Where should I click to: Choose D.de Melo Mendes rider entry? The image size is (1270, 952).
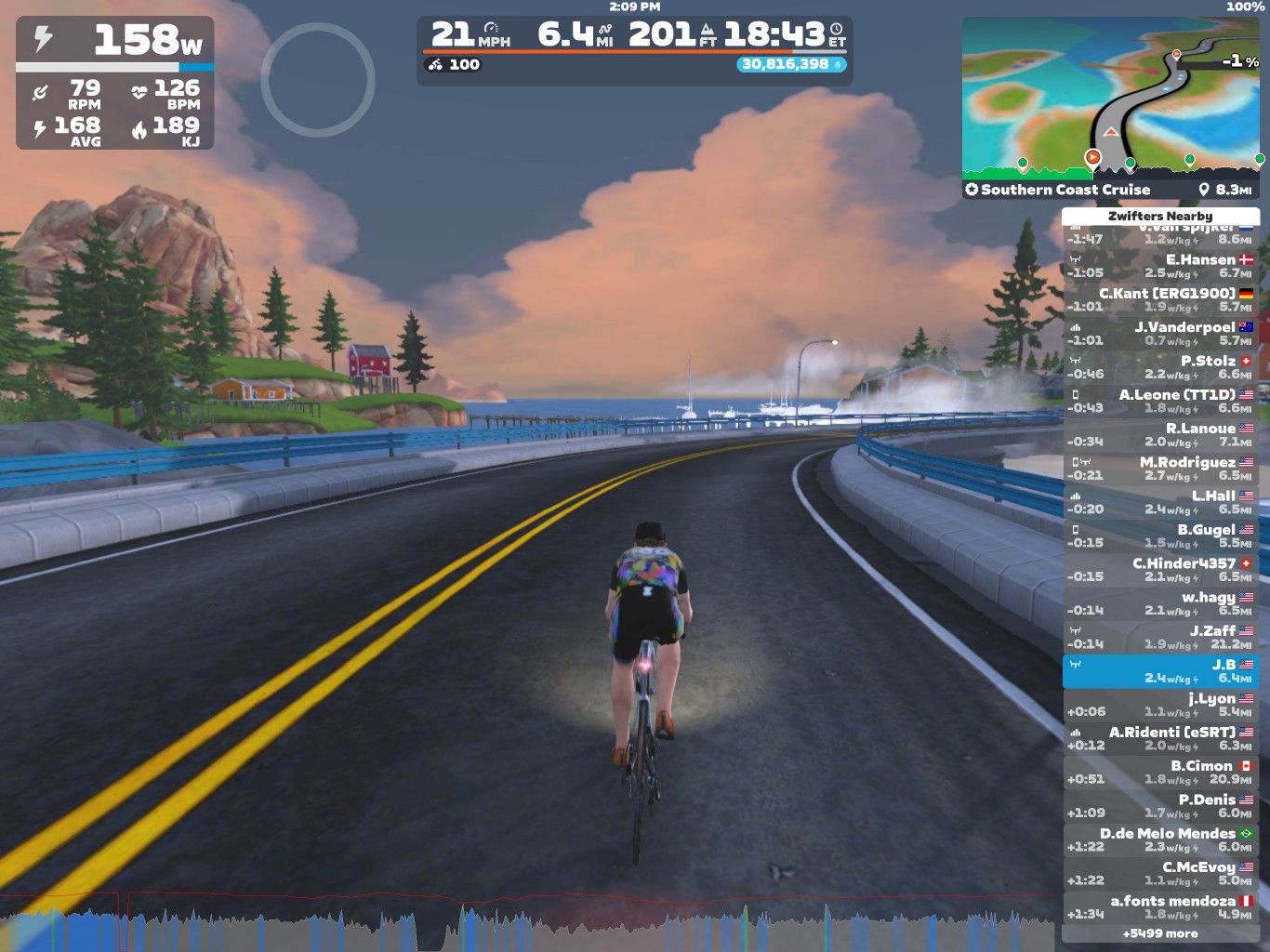1159,840
